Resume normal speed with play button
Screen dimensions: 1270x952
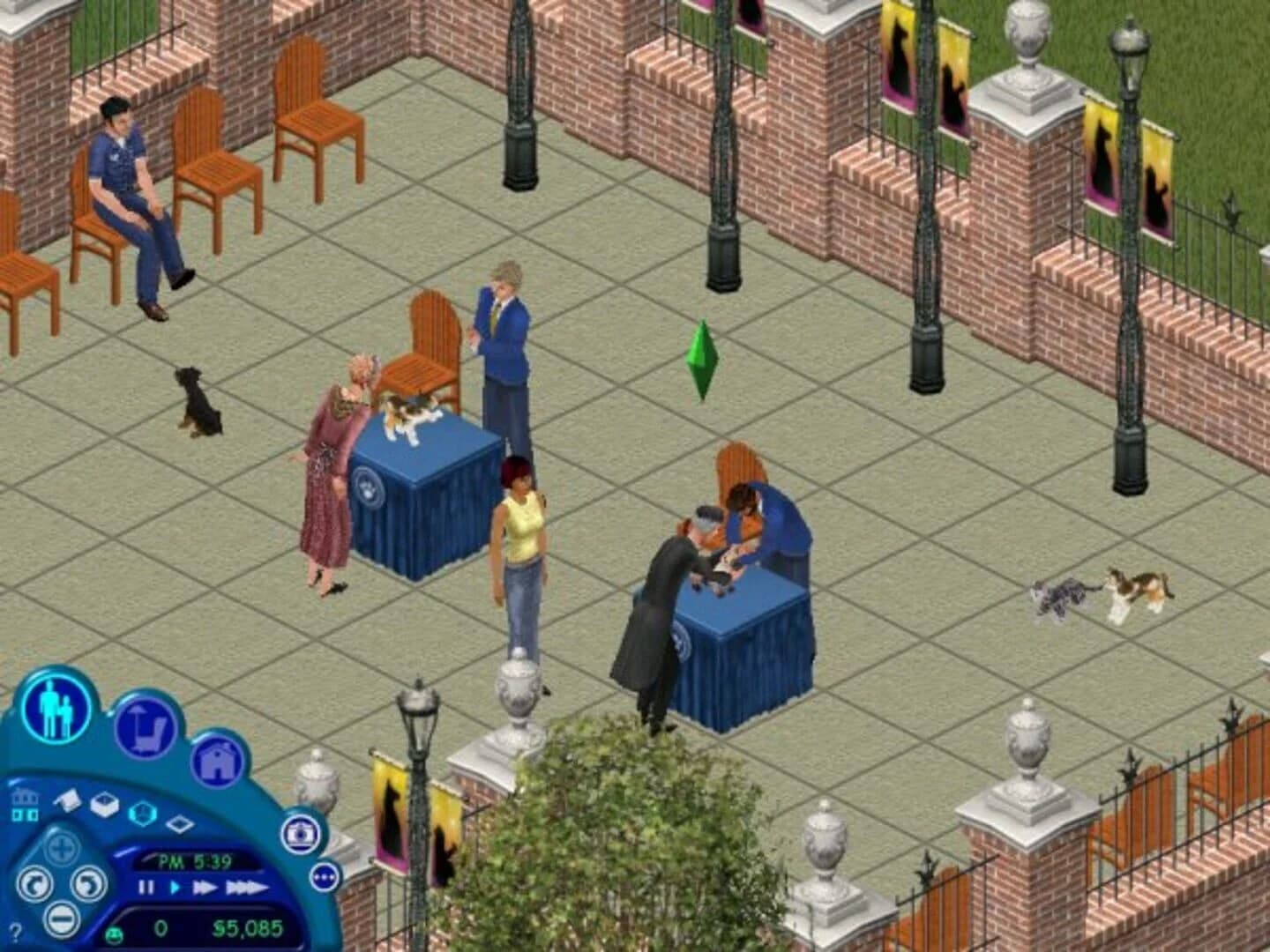pyautogui.click(x=175, y=886)
